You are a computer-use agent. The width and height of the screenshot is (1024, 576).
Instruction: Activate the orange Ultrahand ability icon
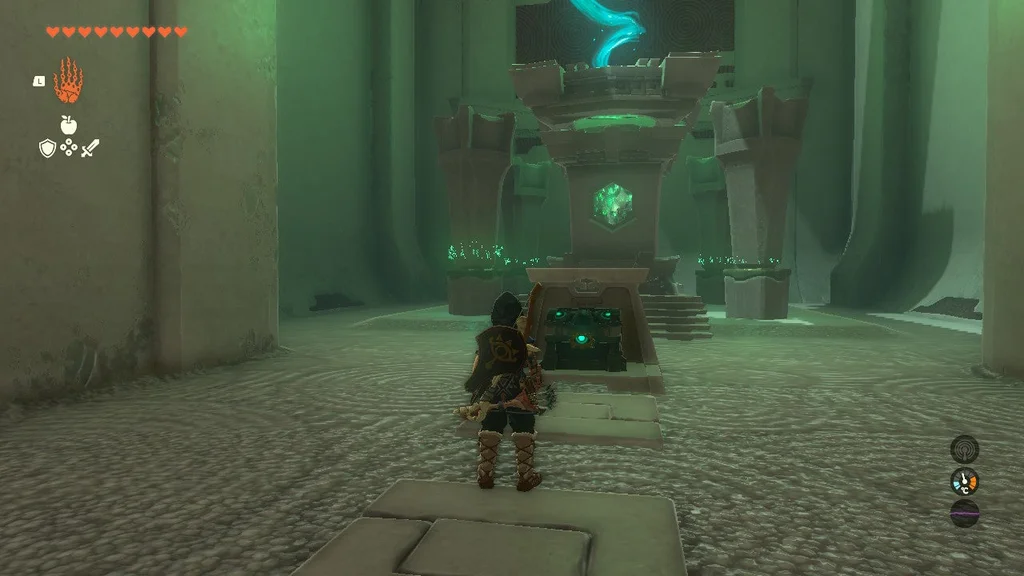click(x=68, y=81)
